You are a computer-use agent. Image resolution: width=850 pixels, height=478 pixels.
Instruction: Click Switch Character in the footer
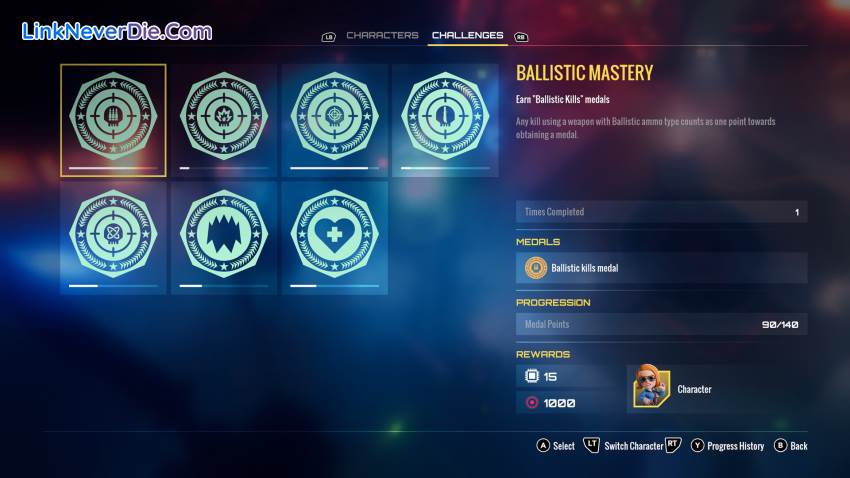click(634, 446)
